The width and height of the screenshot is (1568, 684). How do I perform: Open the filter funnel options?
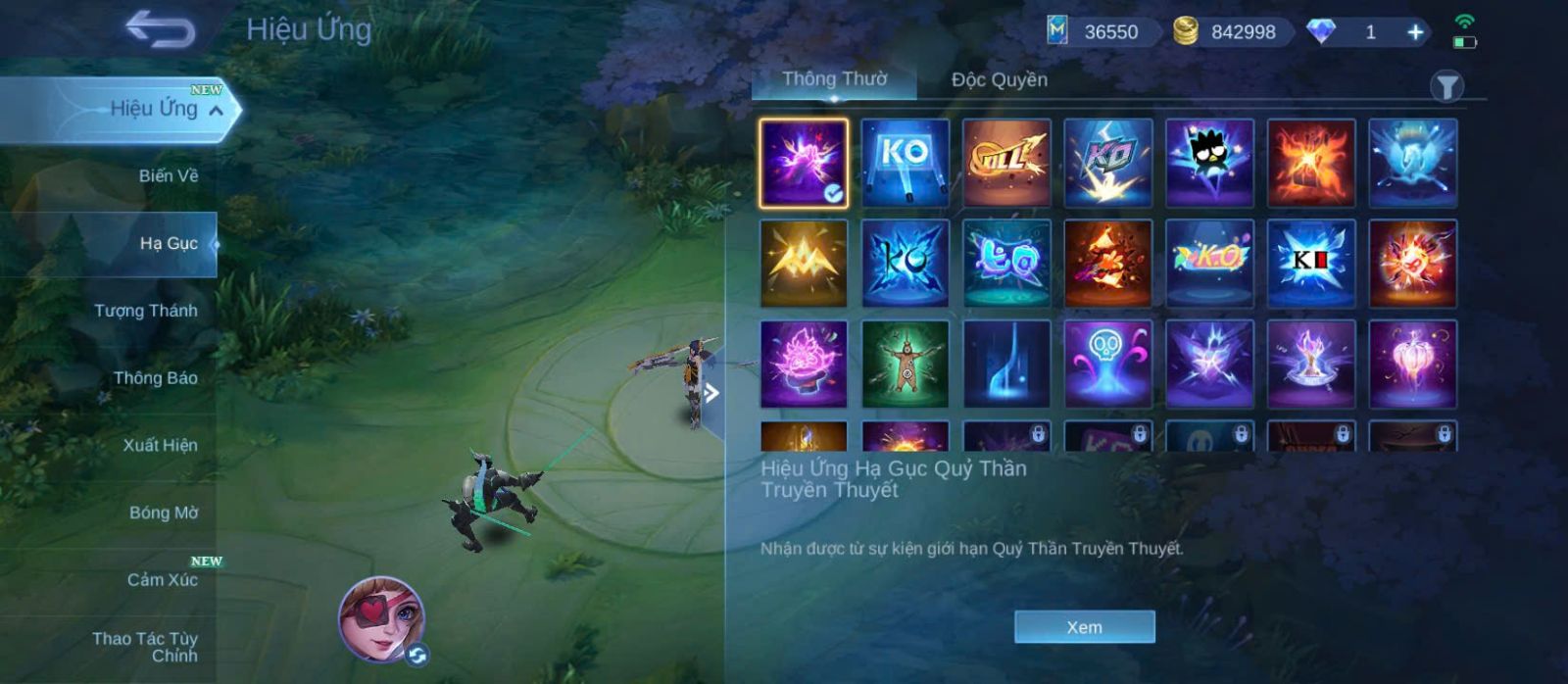point(1445,86)
